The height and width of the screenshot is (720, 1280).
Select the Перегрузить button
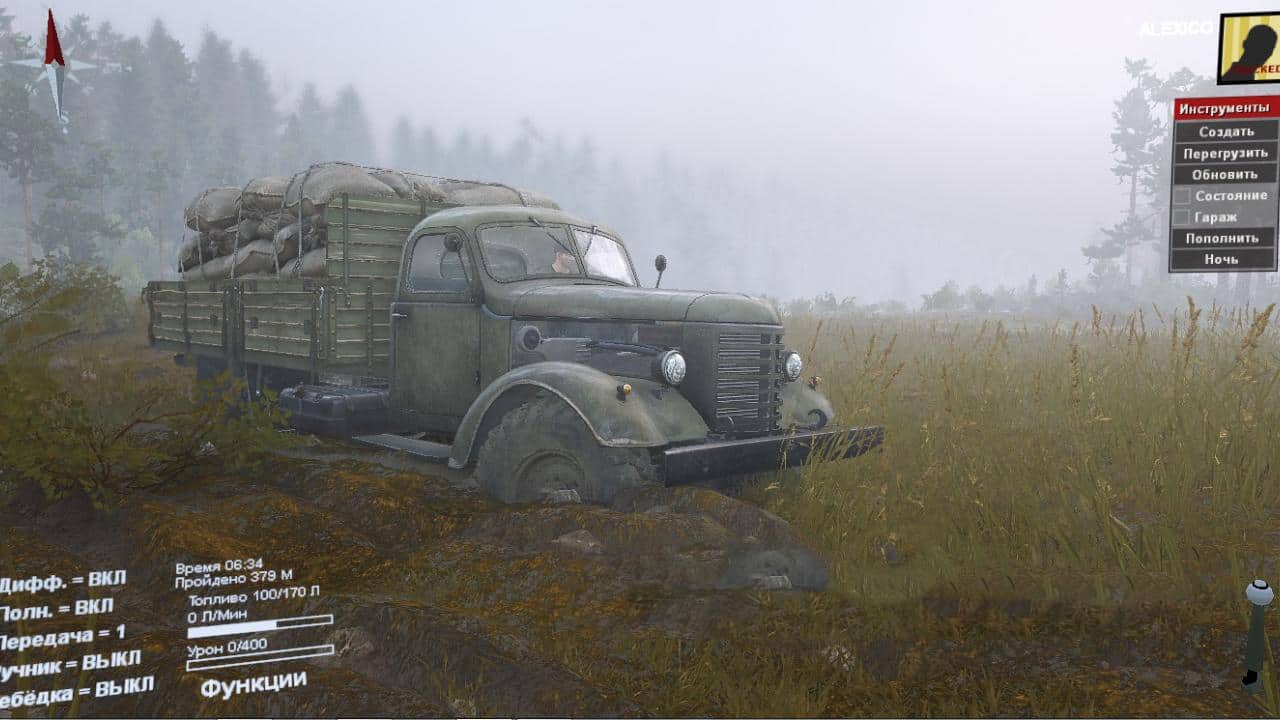1225,153
